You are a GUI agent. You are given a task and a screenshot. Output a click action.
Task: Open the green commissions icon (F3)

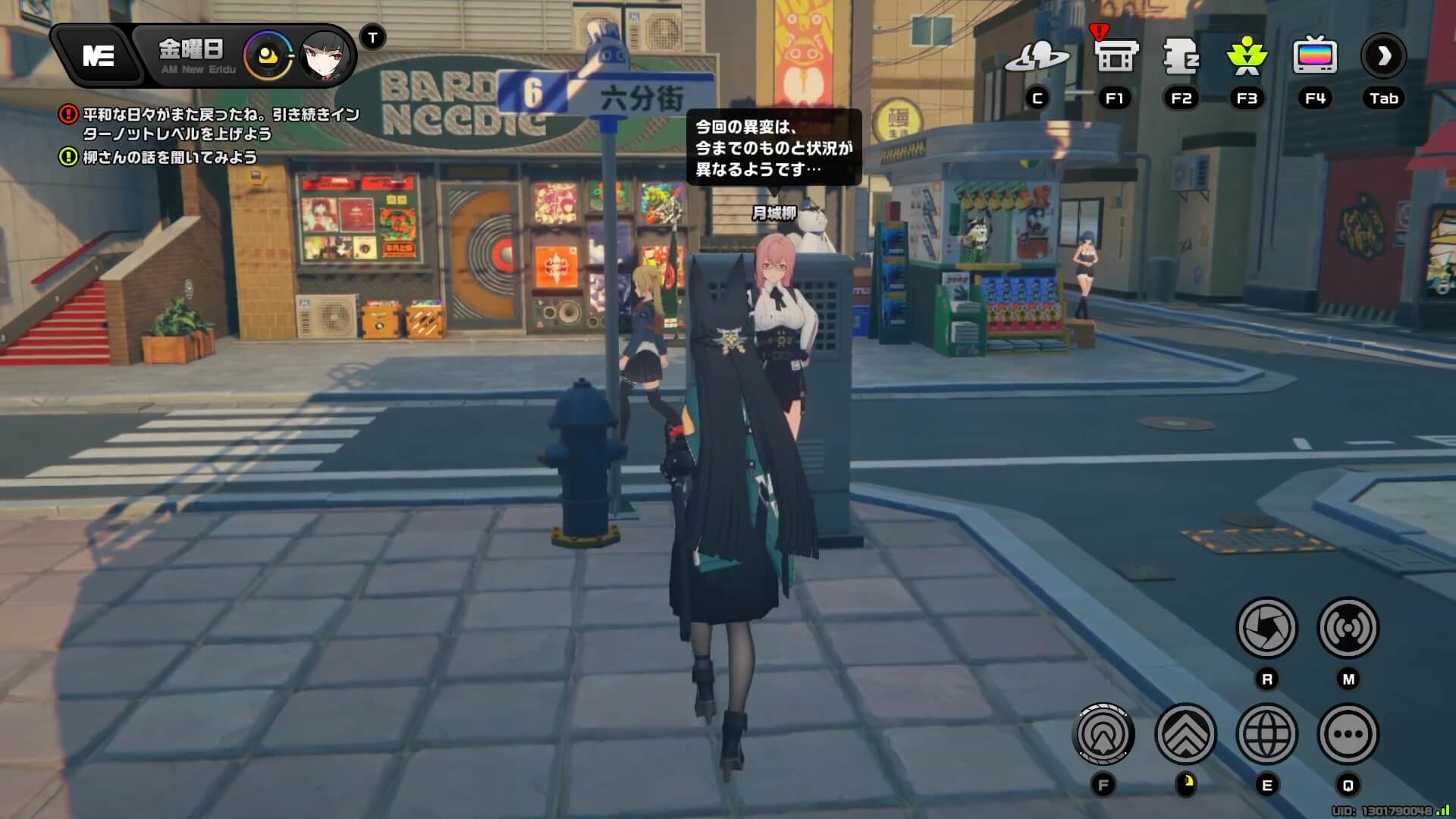pyautogui.click(x=1247, y=53)
